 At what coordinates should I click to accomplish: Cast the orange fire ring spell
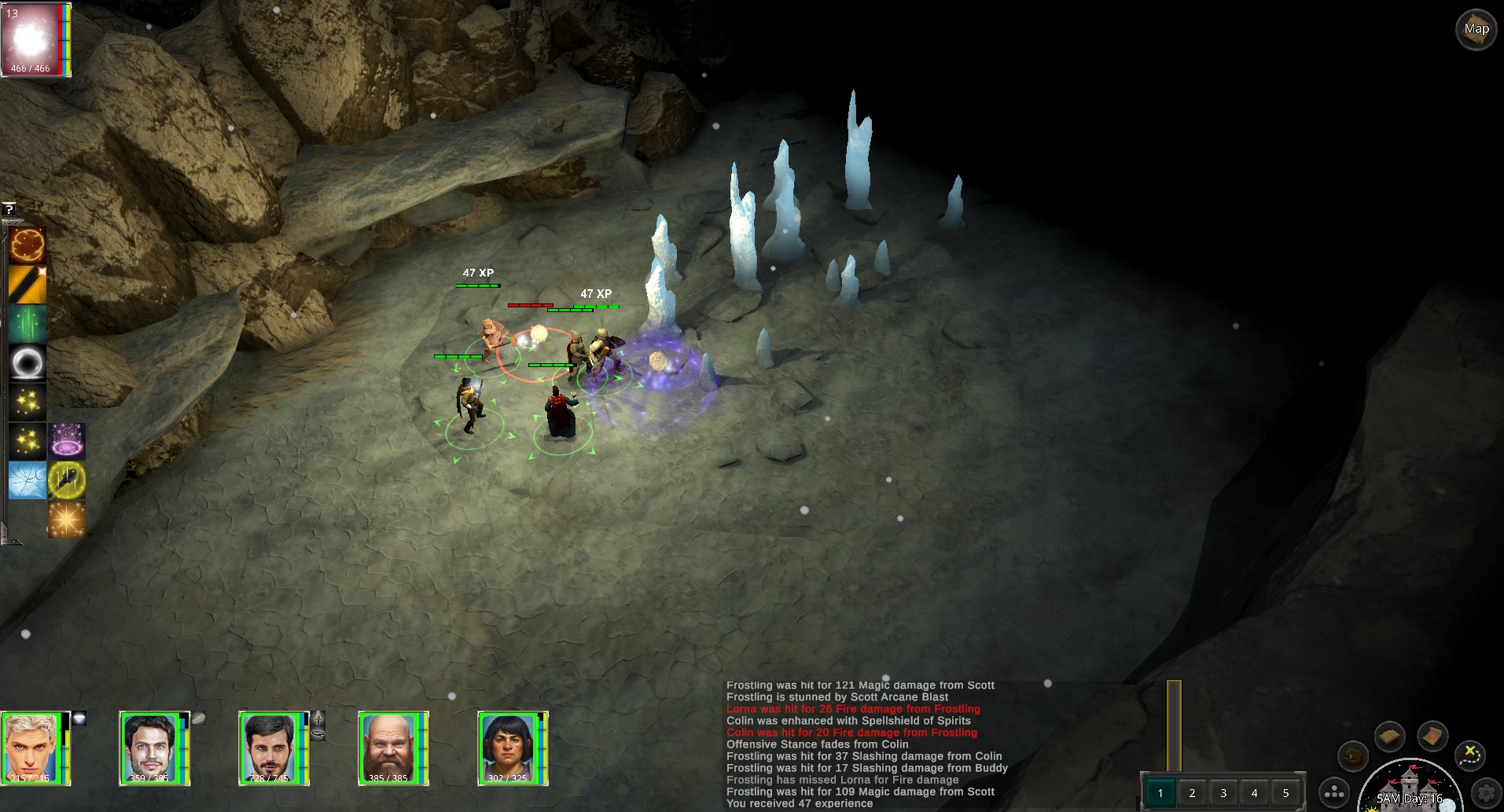point(28,245)
